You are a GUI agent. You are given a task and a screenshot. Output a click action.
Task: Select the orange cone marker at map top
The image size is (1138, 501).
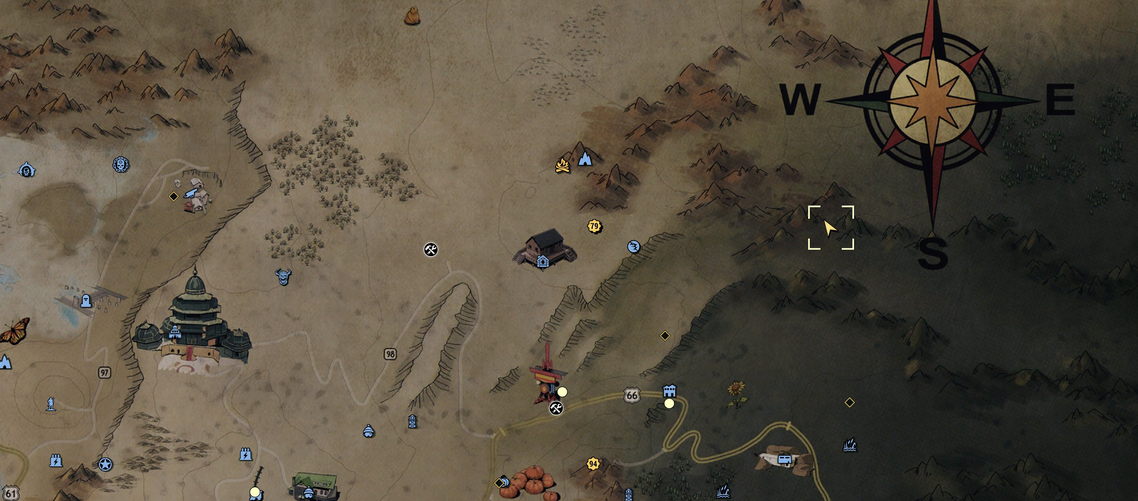point(411,15)
